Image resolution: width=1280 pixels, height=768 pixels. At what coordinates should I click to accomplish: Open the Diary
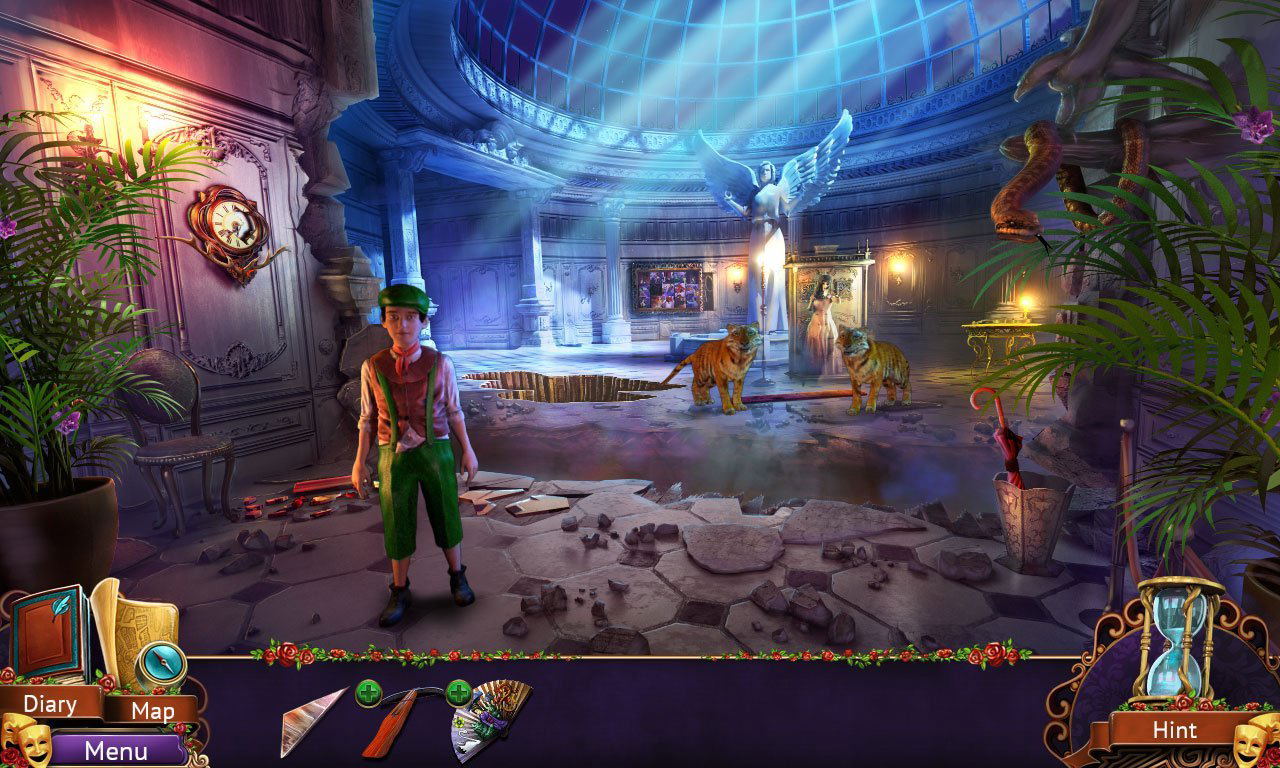50,704
